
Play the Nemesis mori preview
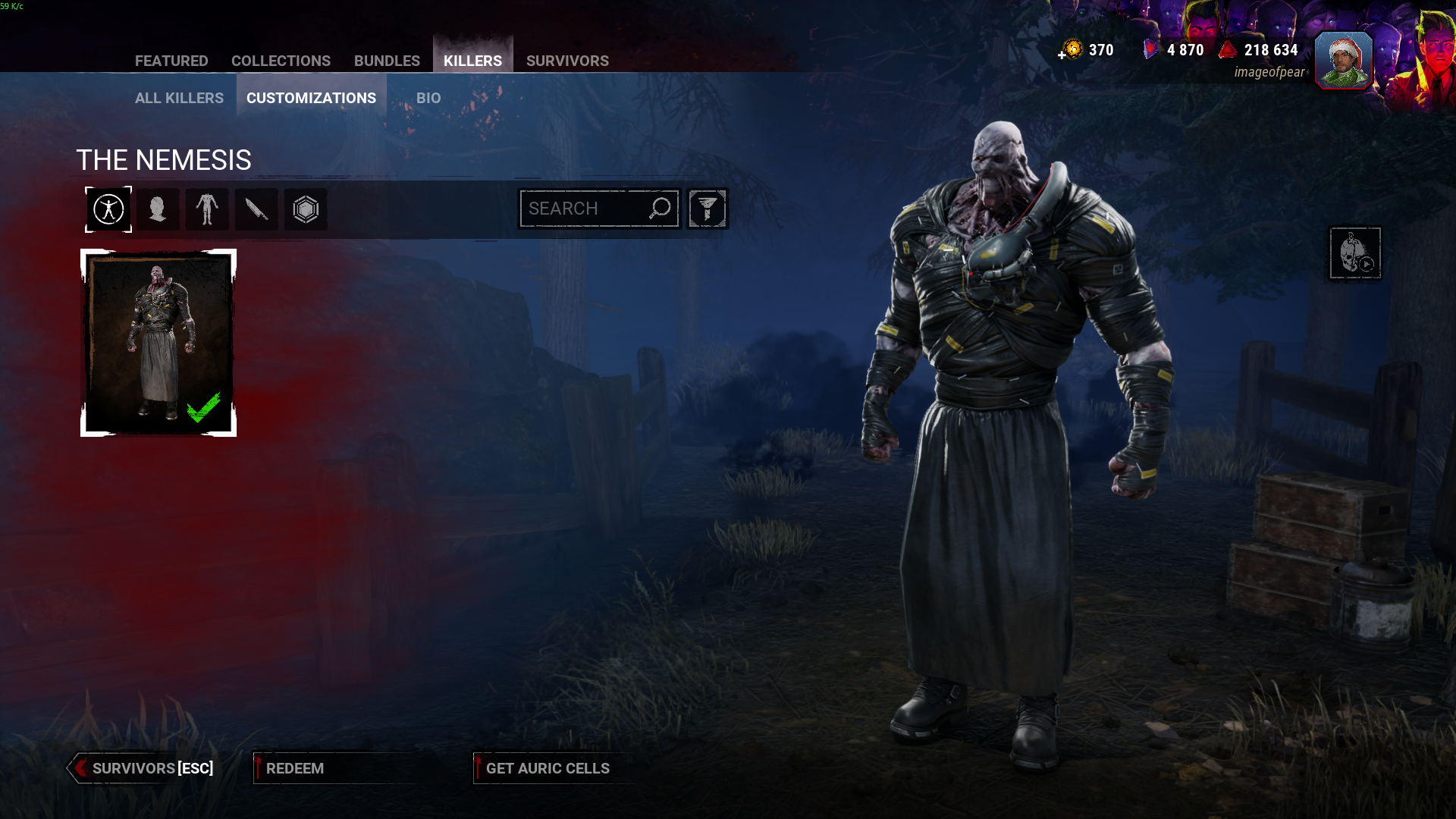[x=1355, y=253]
